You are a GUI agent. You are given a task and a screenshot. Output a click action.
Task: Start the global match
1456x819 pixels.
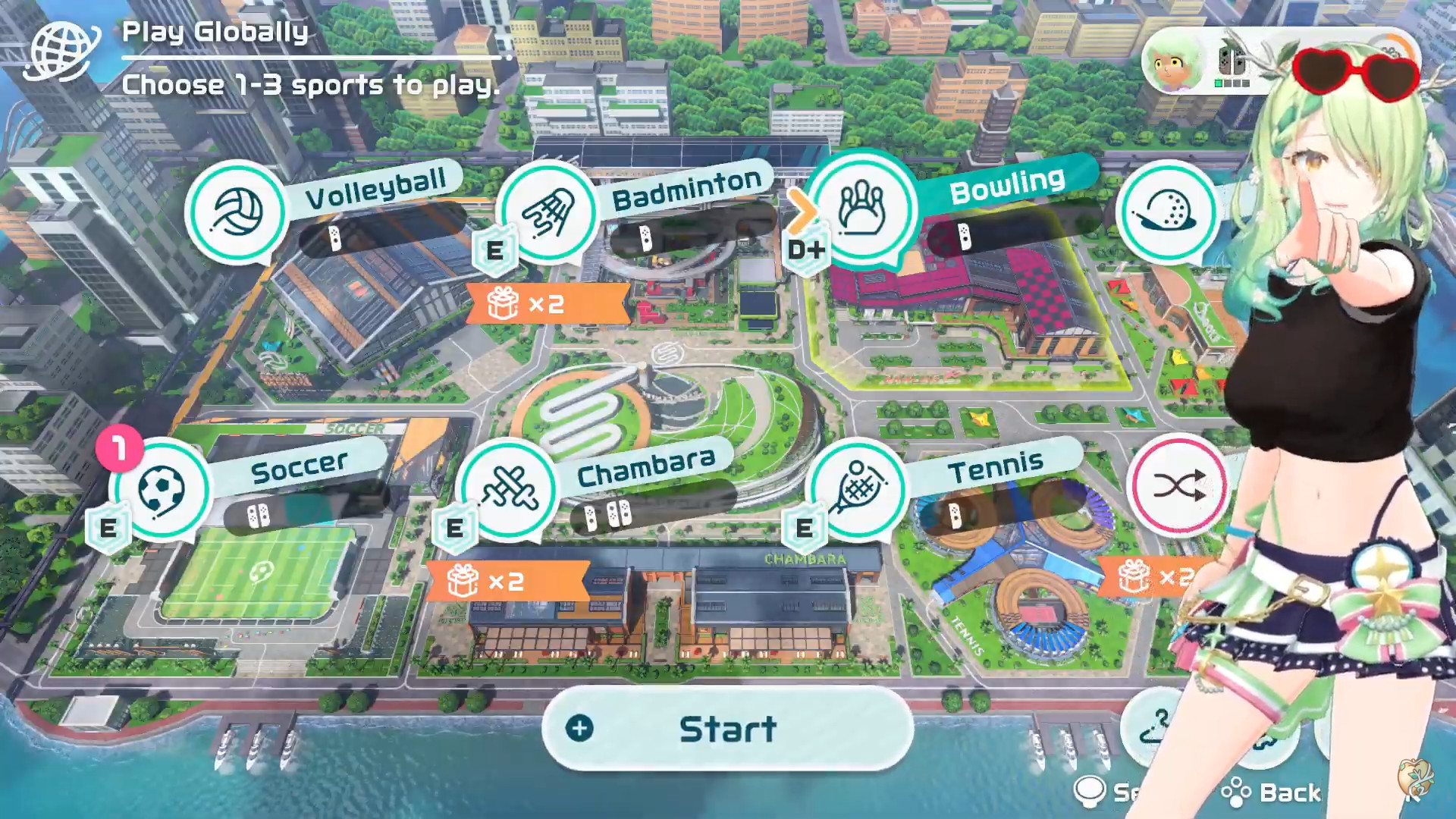pos(727,729)
